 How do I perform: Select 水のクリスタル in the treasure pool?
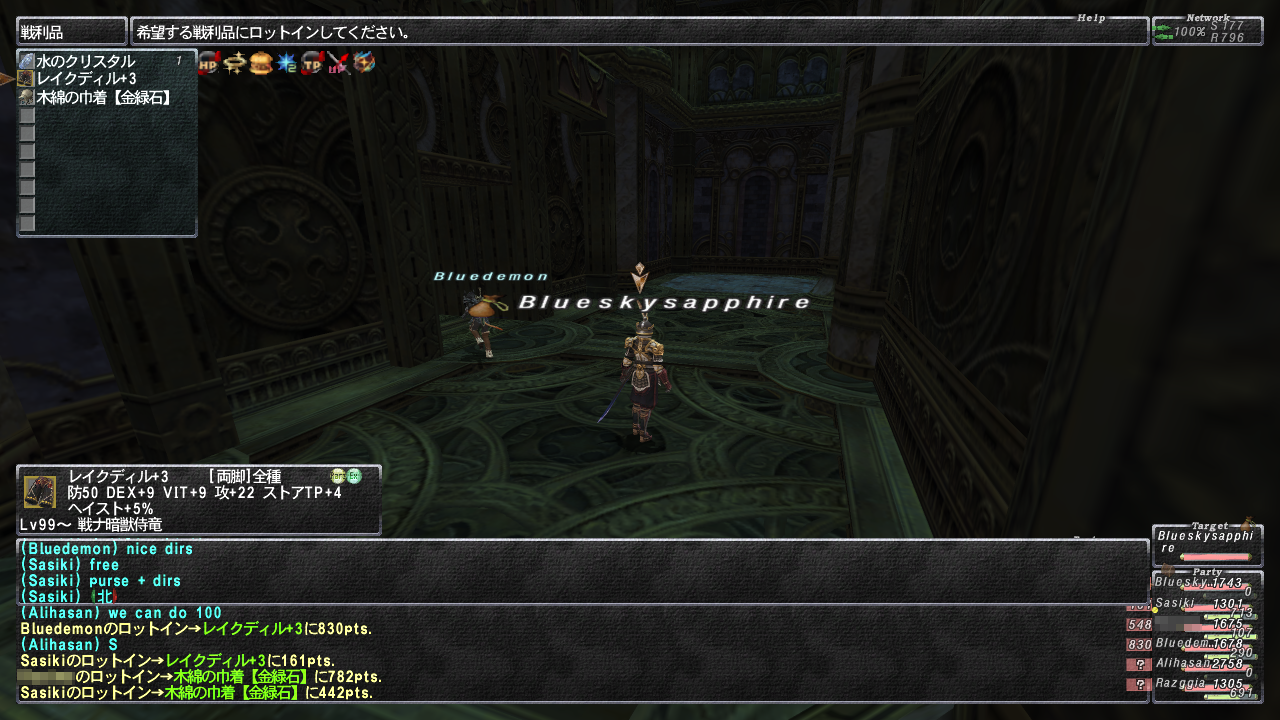[85, 62]
